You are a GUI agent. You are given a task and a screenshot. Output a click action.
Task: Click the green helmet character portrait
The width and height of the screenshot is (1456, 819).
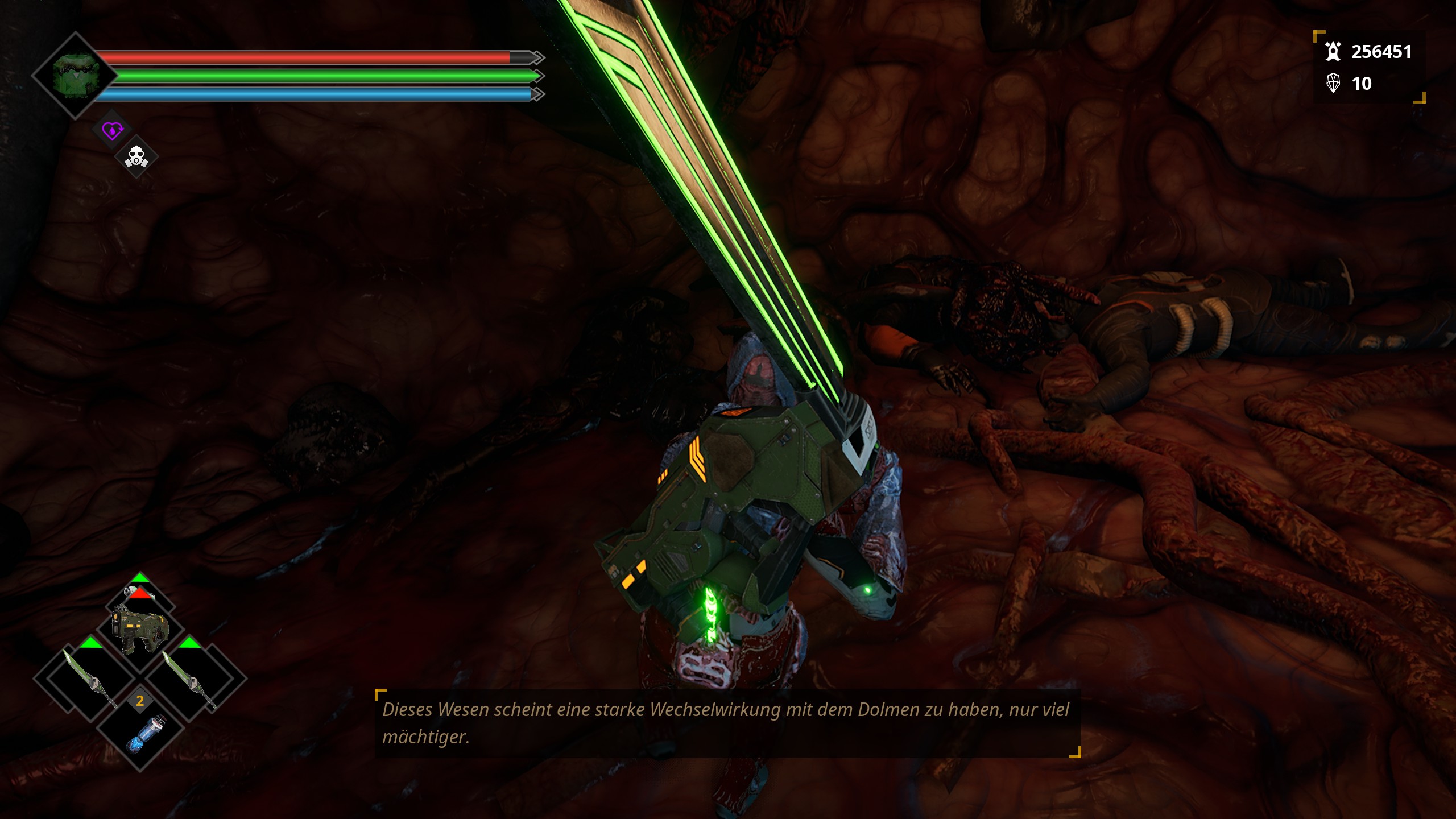pos(76,75)
